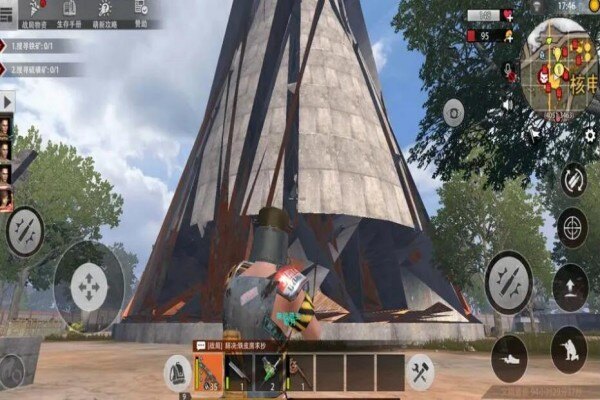Expand the team panel arrow

(x=7, y=101)
